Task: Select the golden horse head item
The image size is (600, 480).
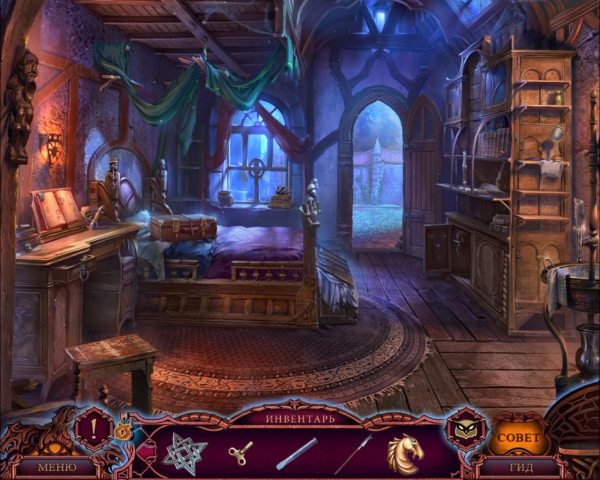Action: [406, 450]
